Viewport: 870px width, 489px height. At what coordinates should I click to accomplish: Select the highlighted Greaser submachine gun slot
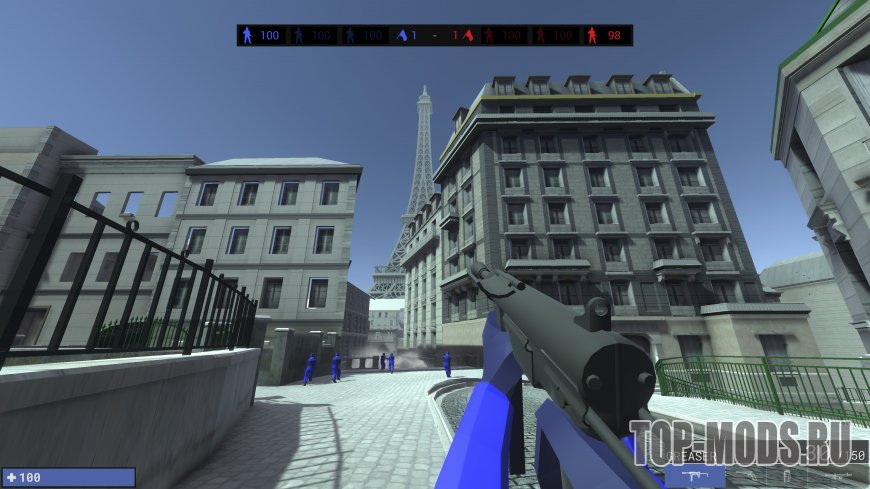696,474
